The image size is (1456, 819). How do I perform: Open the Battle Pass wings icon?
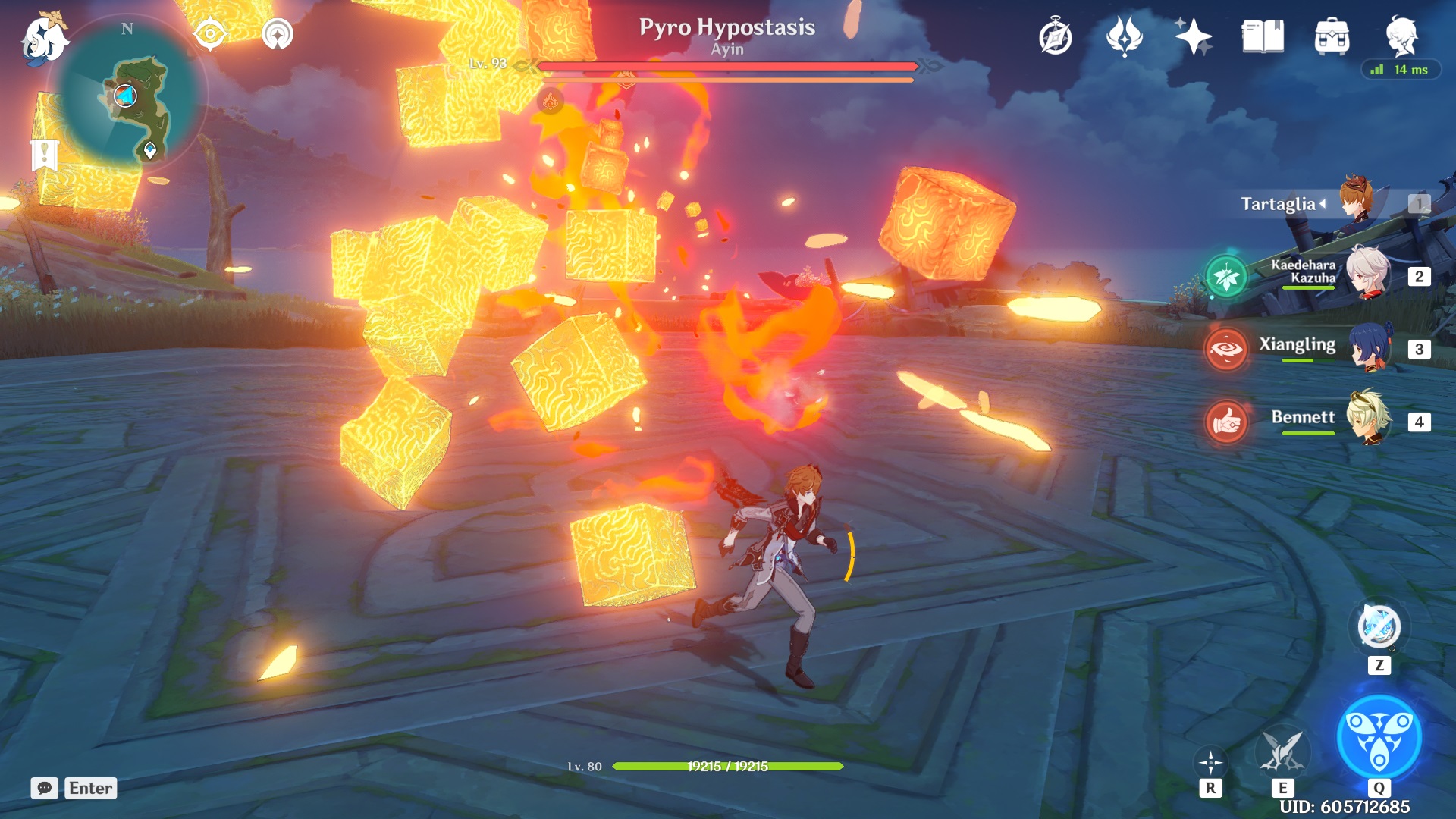1124,35
